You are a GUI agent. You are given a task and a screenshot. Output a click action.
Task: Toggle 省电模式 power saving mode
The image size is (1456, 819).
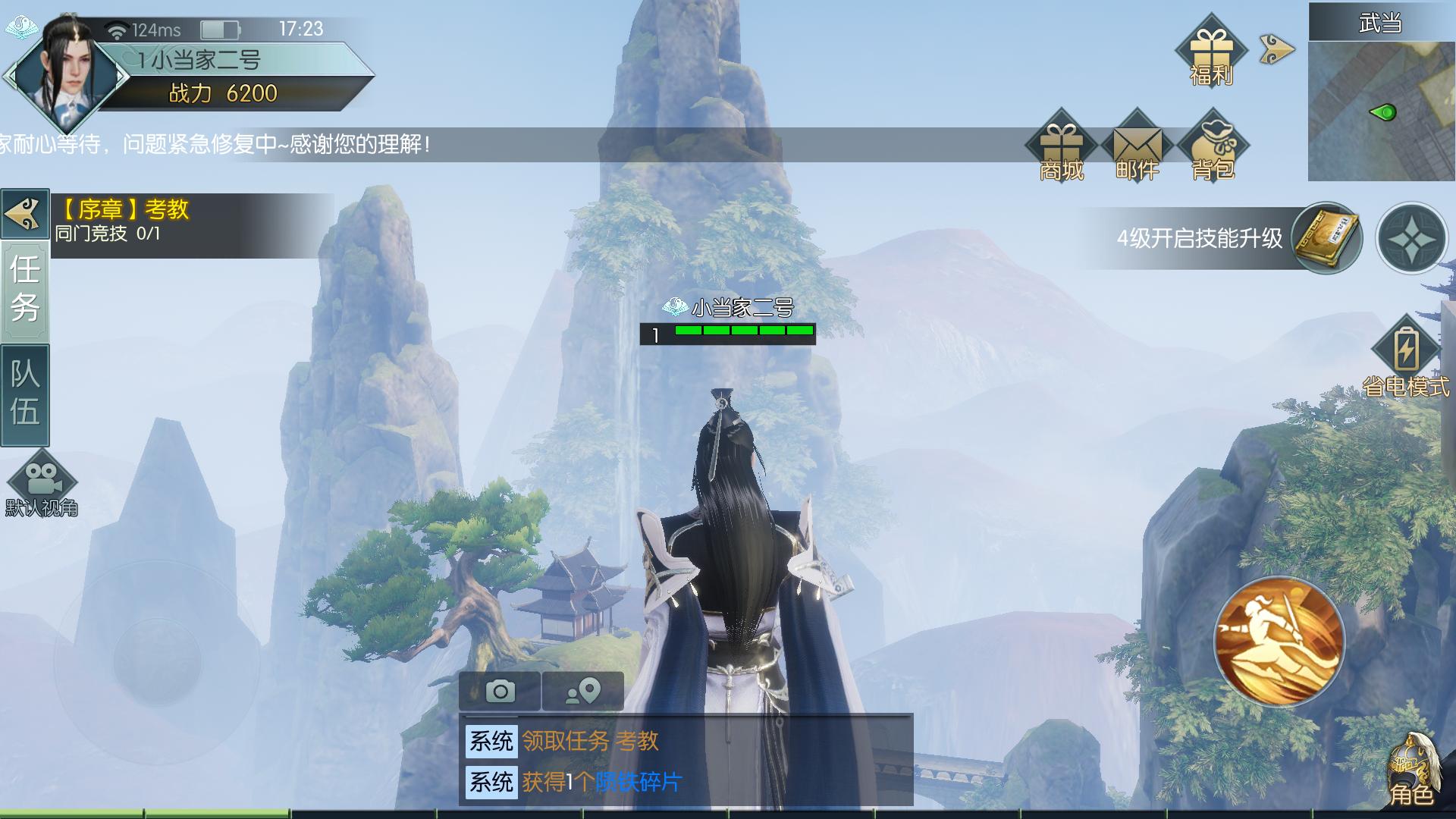(x=1405, y=358)
